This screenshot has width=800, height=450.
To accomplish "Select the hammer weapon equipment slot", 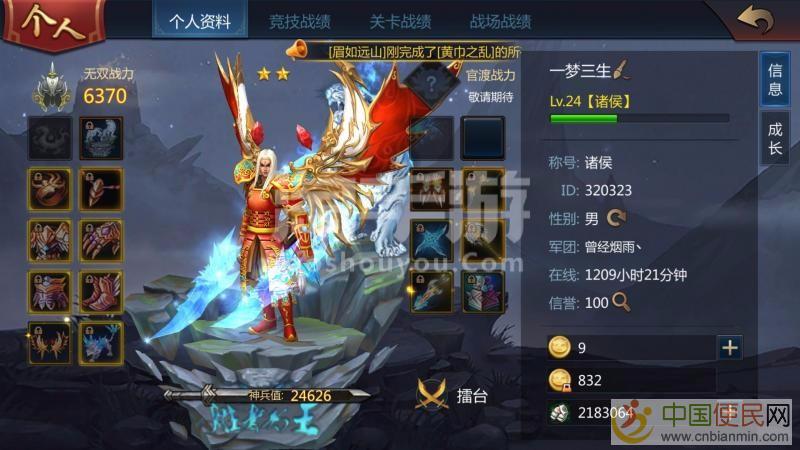I will [101, 188].
